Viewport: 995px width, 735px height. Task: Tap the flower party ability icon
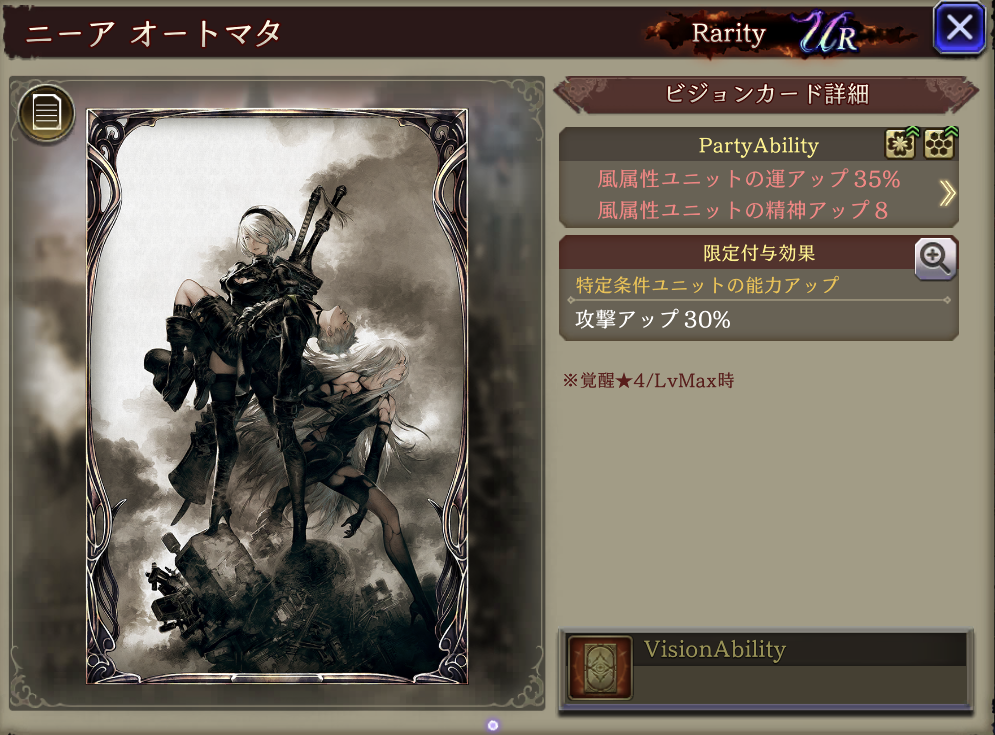(901, 145)
